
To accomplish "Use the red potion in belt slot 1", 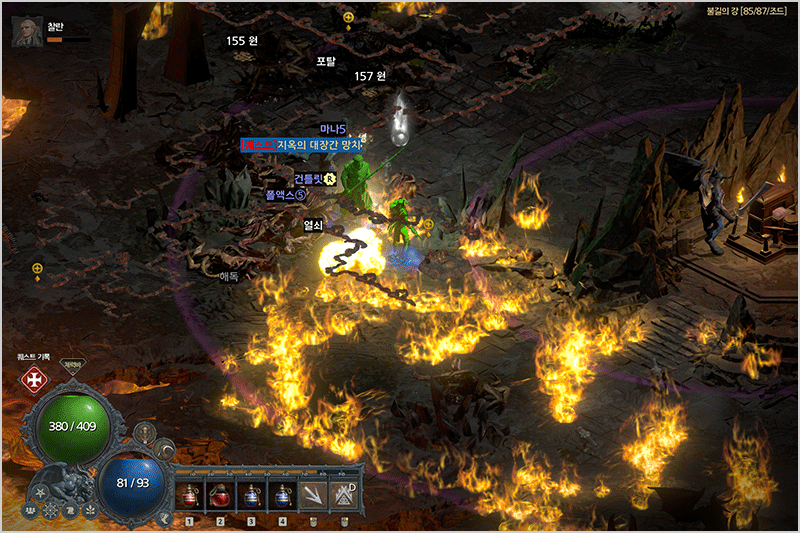I will (188, 496).
